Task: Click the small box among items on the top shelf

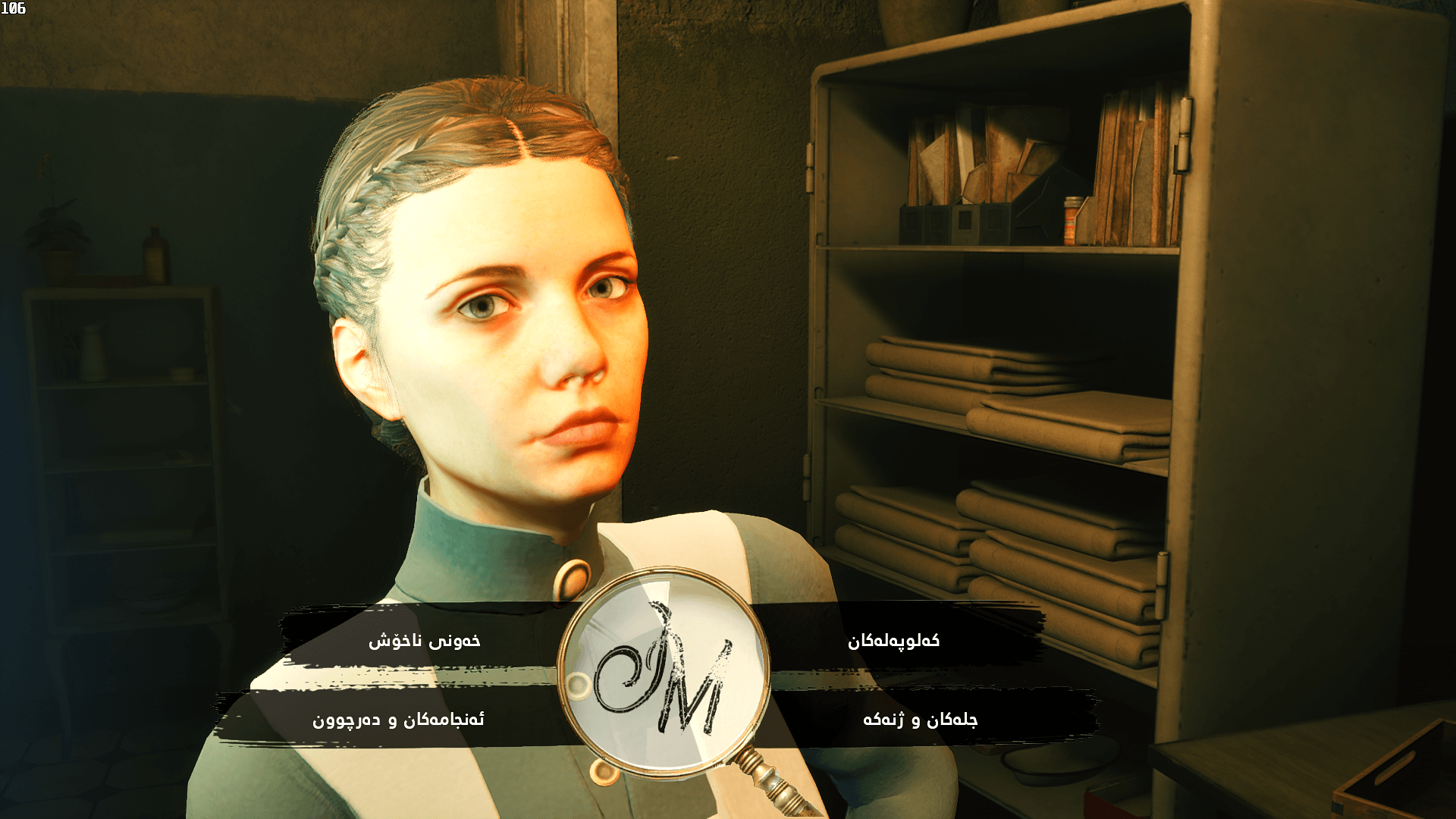Action: 948,220
